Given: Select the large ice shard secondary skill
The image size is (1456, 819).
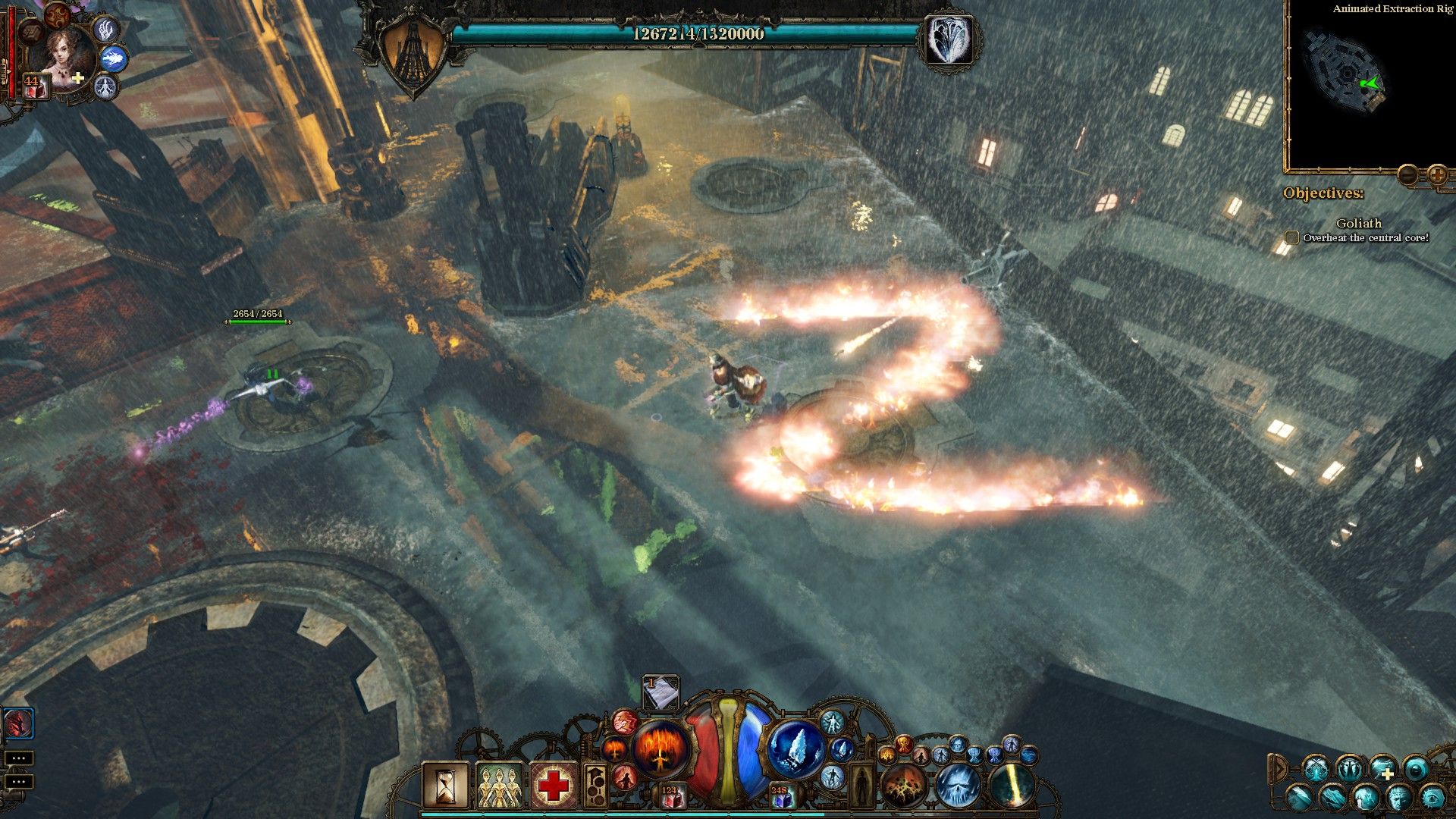Looking at the screenshot, I should [795, 748].
